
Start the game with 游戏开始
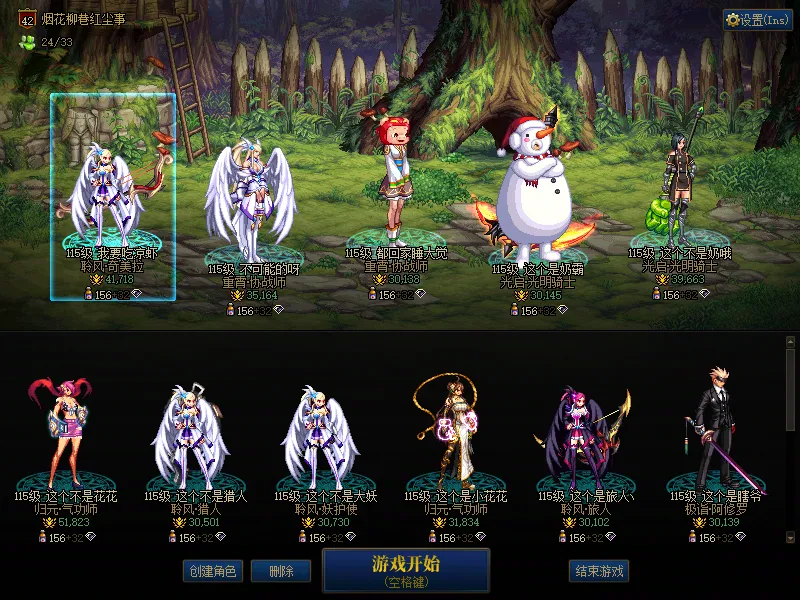pyautogui.click(x=406, y=570)
